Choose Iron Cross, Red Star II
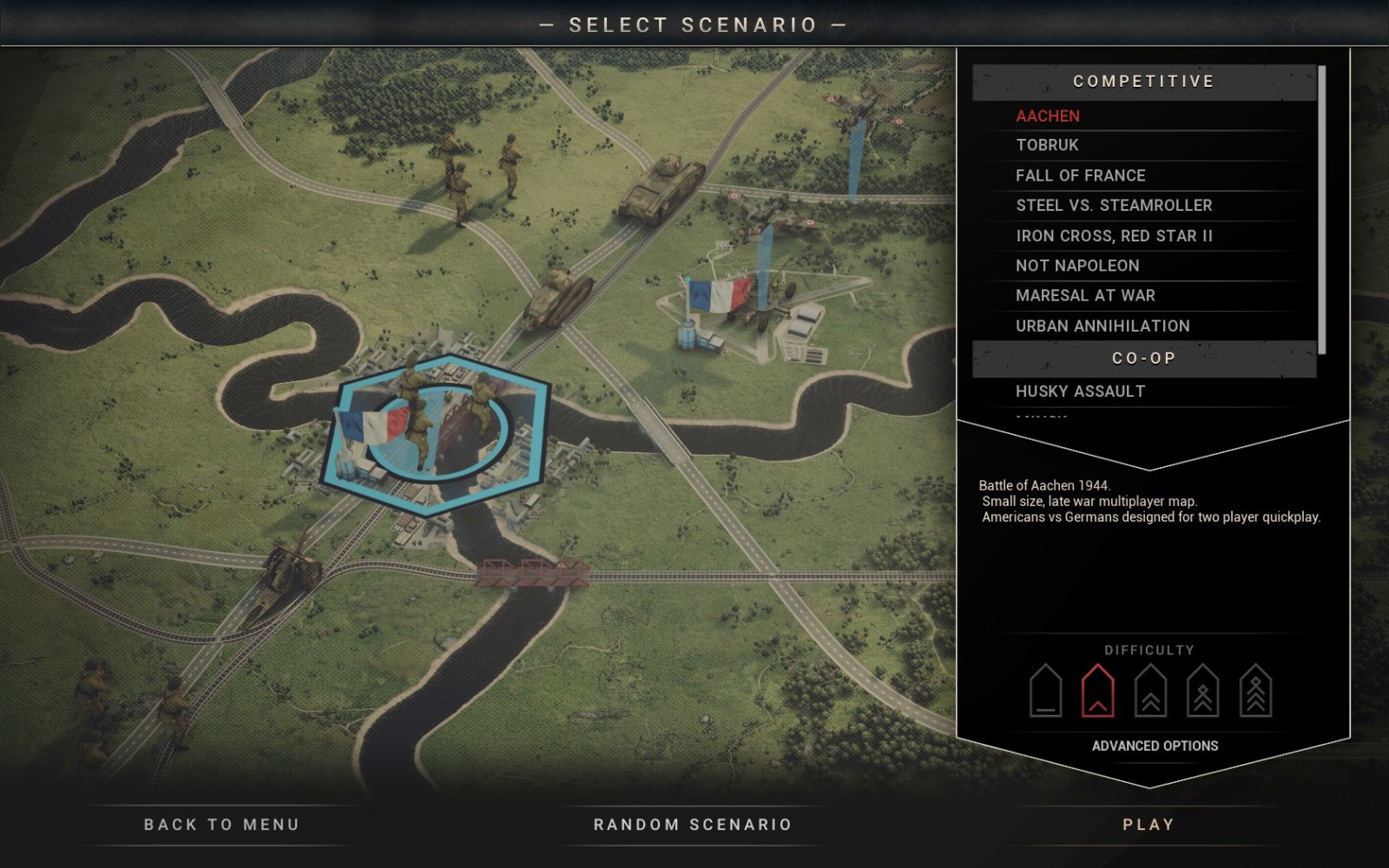This screenshot has width=1389, height=868. pos(1114,236)
